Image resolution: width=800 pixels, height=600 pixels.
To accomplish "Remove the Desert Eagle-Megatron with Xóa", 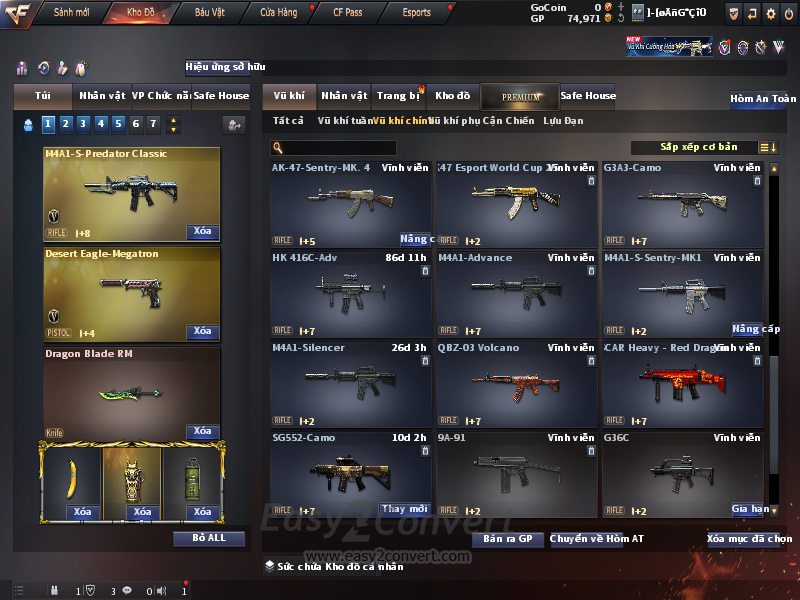I will [x=202, y=331].
